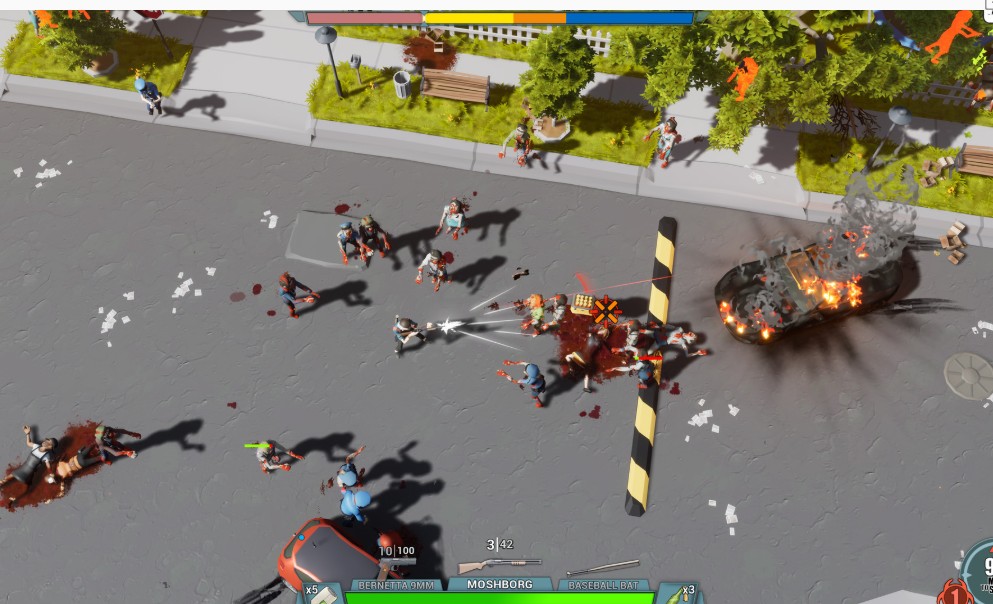Image resolution: width=993 pixels, height=604 pixels.
Task: Click the red beetle badge icon
Action: click(x=957, y=589)
